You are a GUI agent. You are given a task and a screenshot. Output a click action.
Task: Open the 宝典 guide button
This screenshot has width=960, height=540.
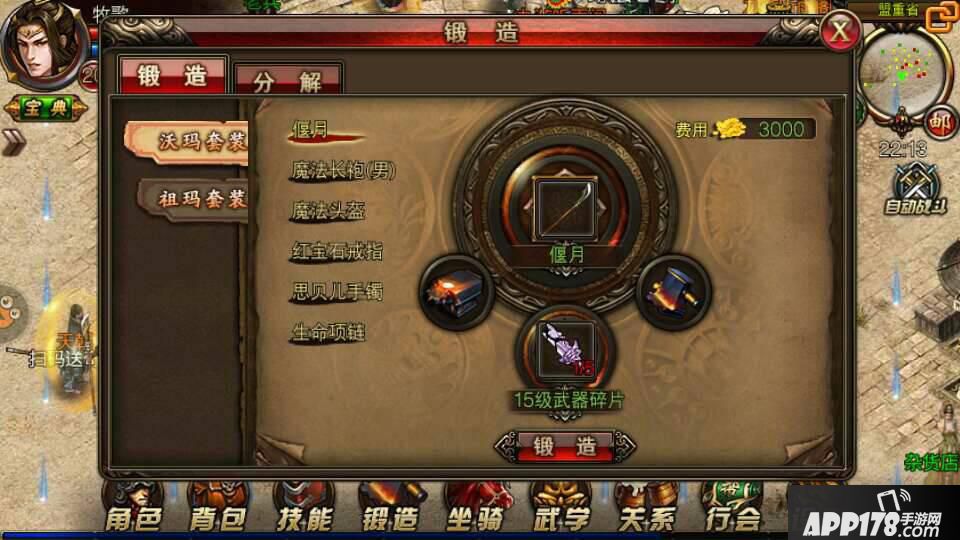pos(41,107)
